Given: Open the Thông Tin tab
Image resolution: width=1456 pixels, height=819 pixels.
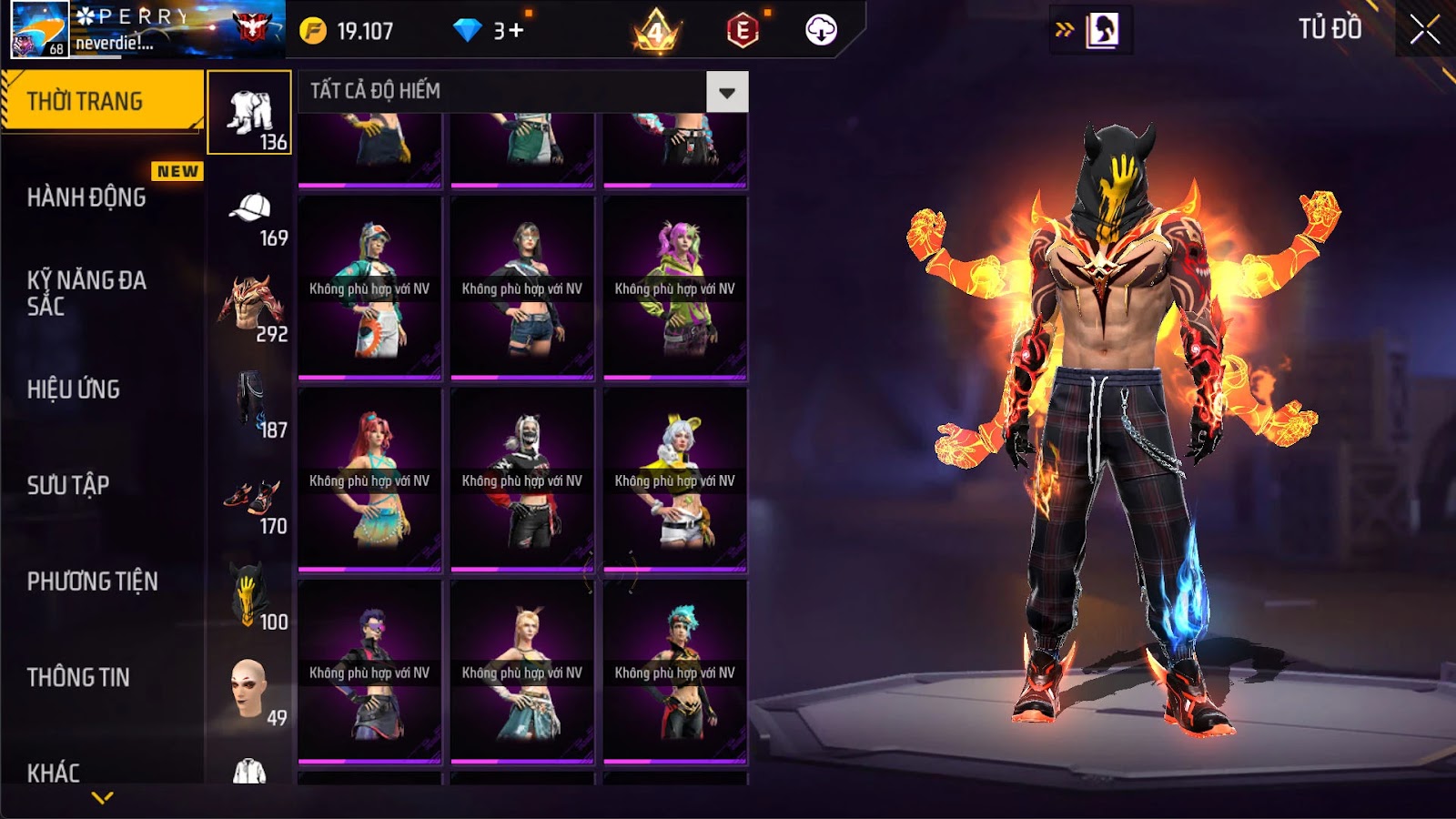Looking at the screenshot, I should point(78,677).
